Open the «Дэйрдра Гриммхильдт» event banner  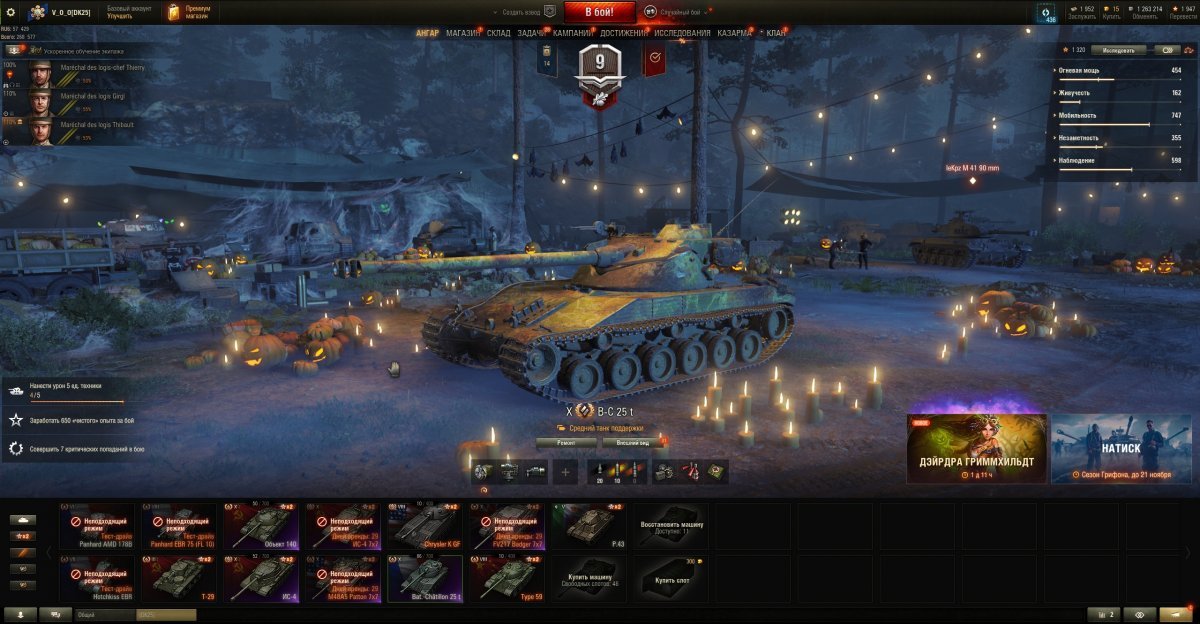(x=976, y=449)
